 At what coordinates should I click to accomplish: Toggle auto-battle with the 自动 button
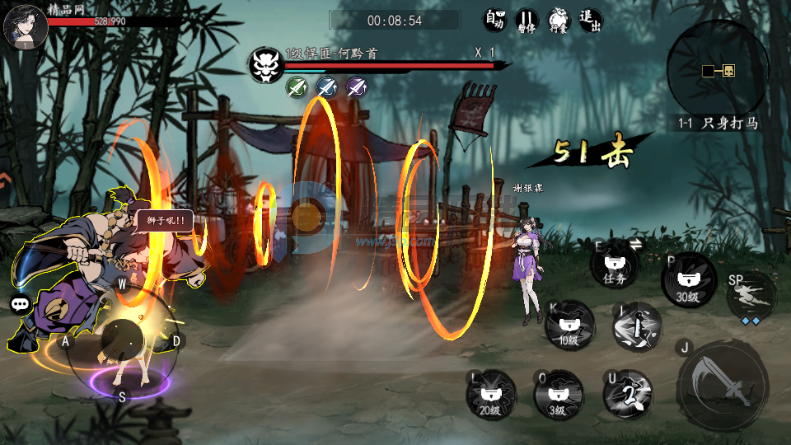coord(494,20)
